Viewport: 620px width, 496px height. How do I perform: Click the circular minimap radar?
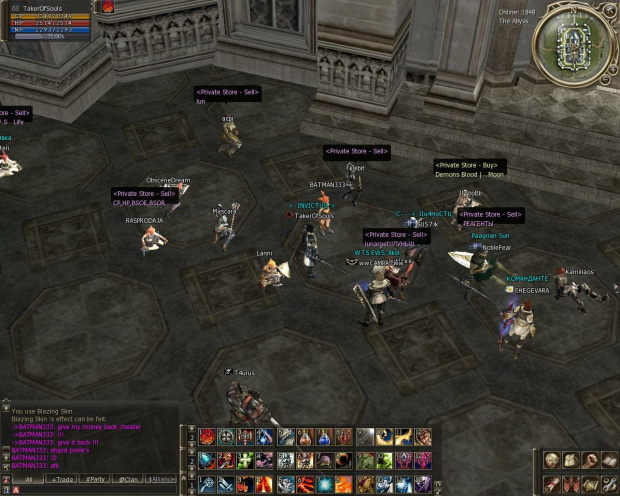tap(575, 44)
